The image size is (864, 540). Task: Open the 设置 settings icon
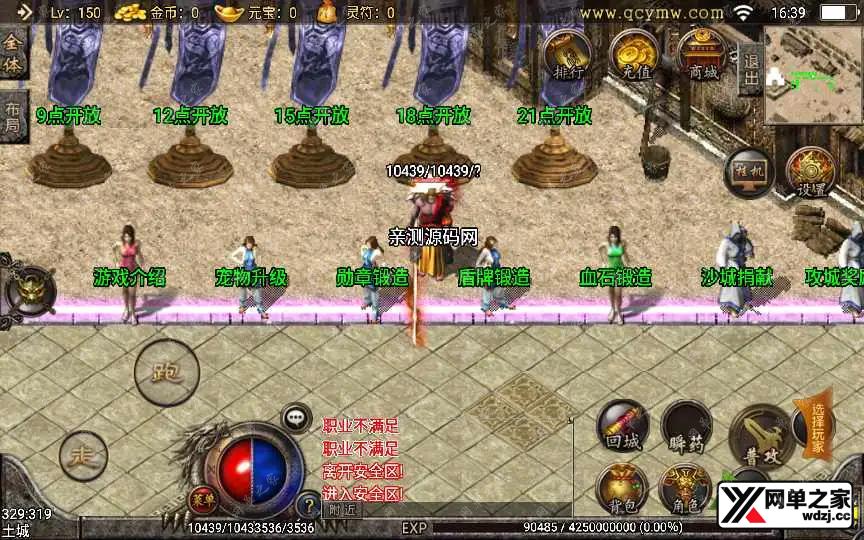pyautogui.click(x=808, y=173)
